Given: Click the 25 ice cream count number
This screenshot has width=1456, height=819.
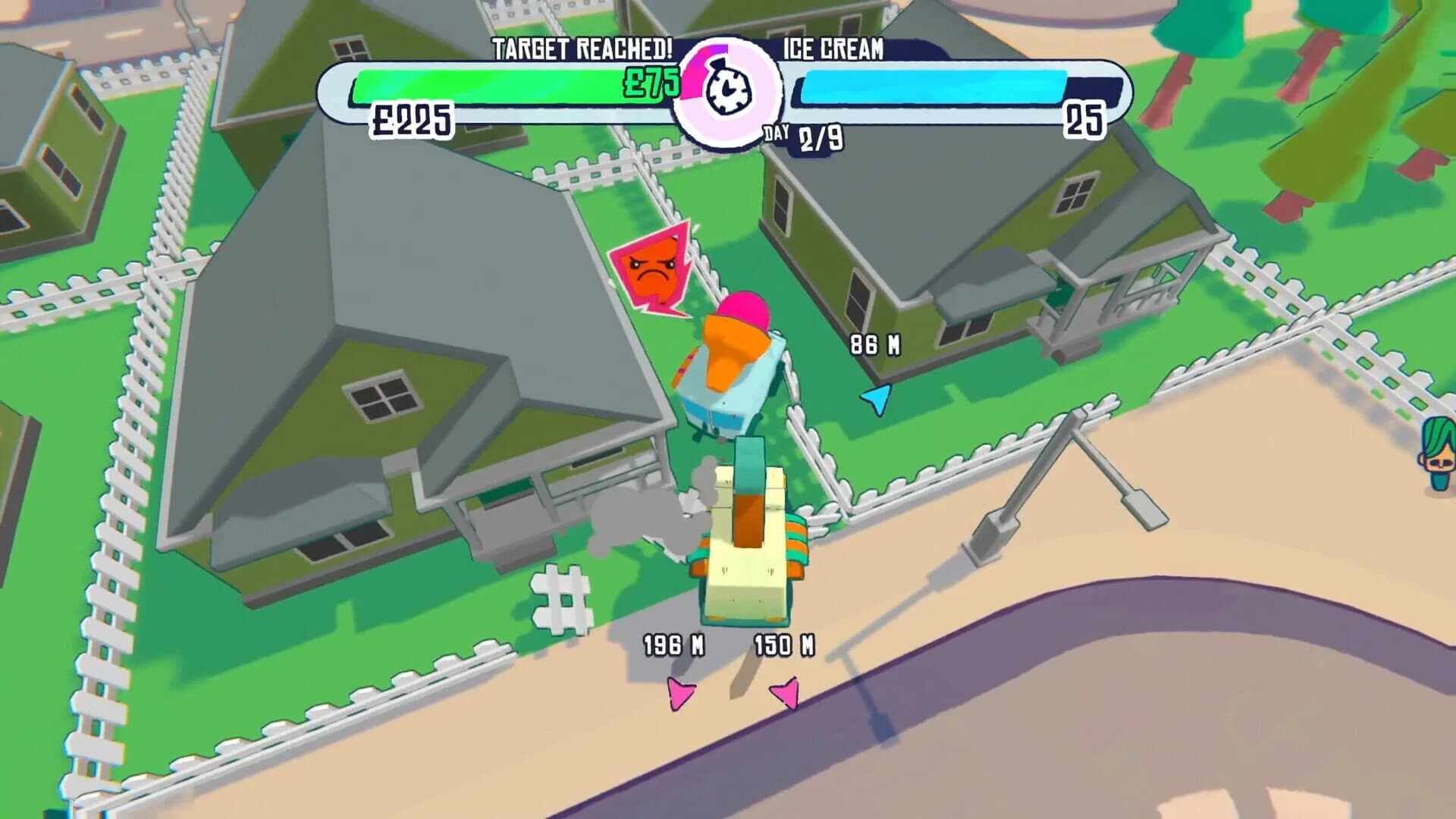Looking at the screenshot, I should [x=1084, y=120].
